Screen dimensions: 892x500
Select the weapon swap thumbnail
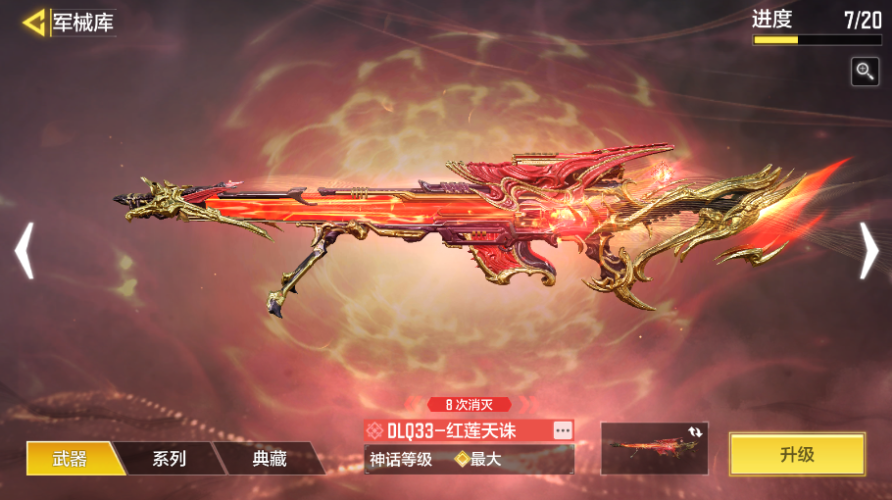click(654, 448)
